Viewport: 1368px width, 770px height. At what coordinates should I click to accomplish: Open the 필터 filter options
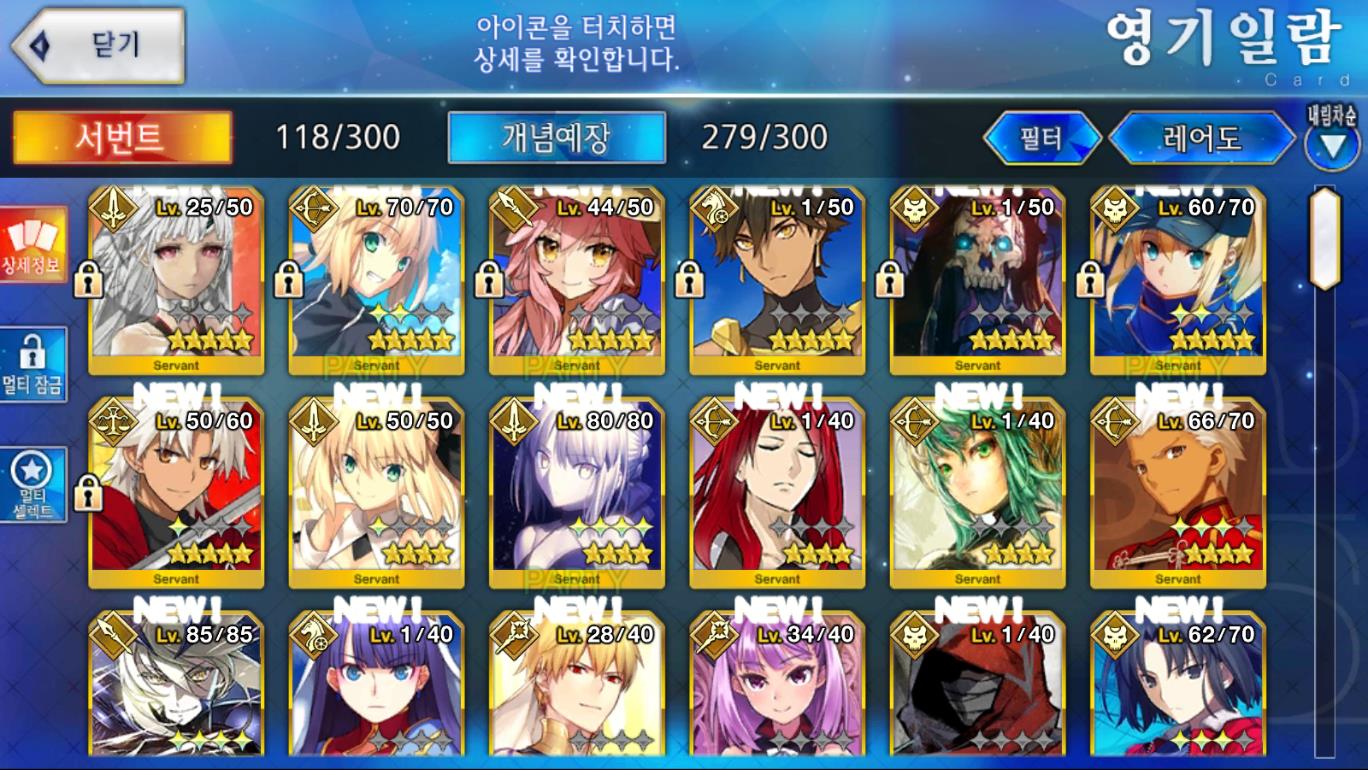pos(1041,138)
